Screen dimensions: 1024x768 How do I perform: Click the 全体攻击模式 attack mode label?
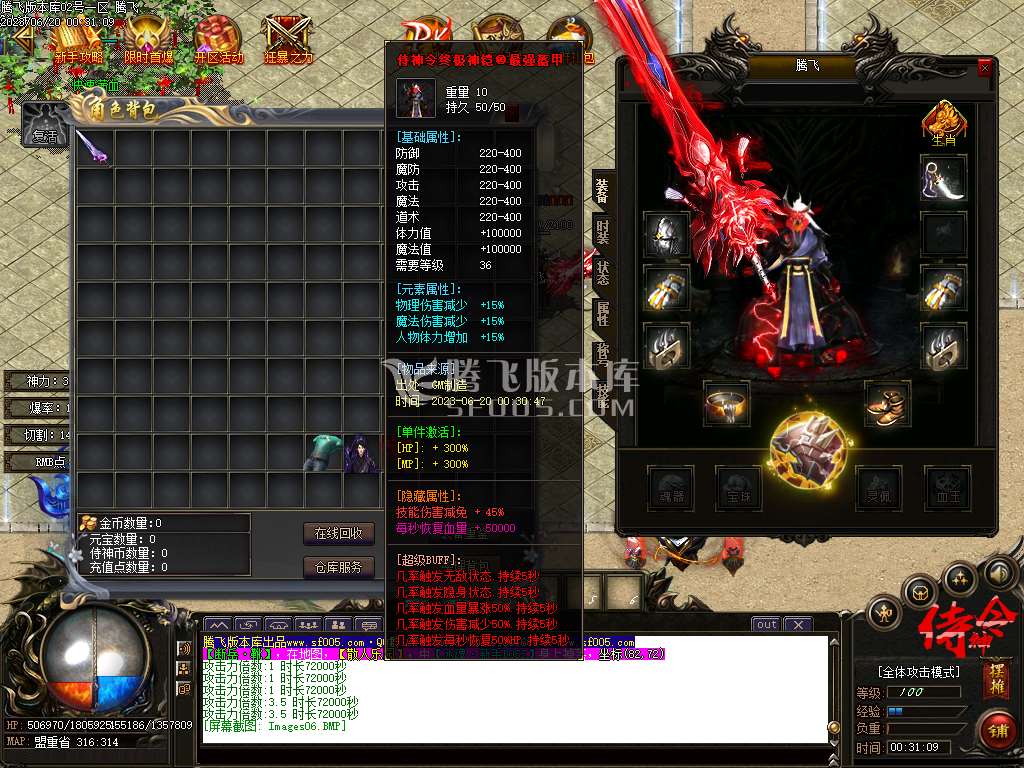tap(918, 672)
